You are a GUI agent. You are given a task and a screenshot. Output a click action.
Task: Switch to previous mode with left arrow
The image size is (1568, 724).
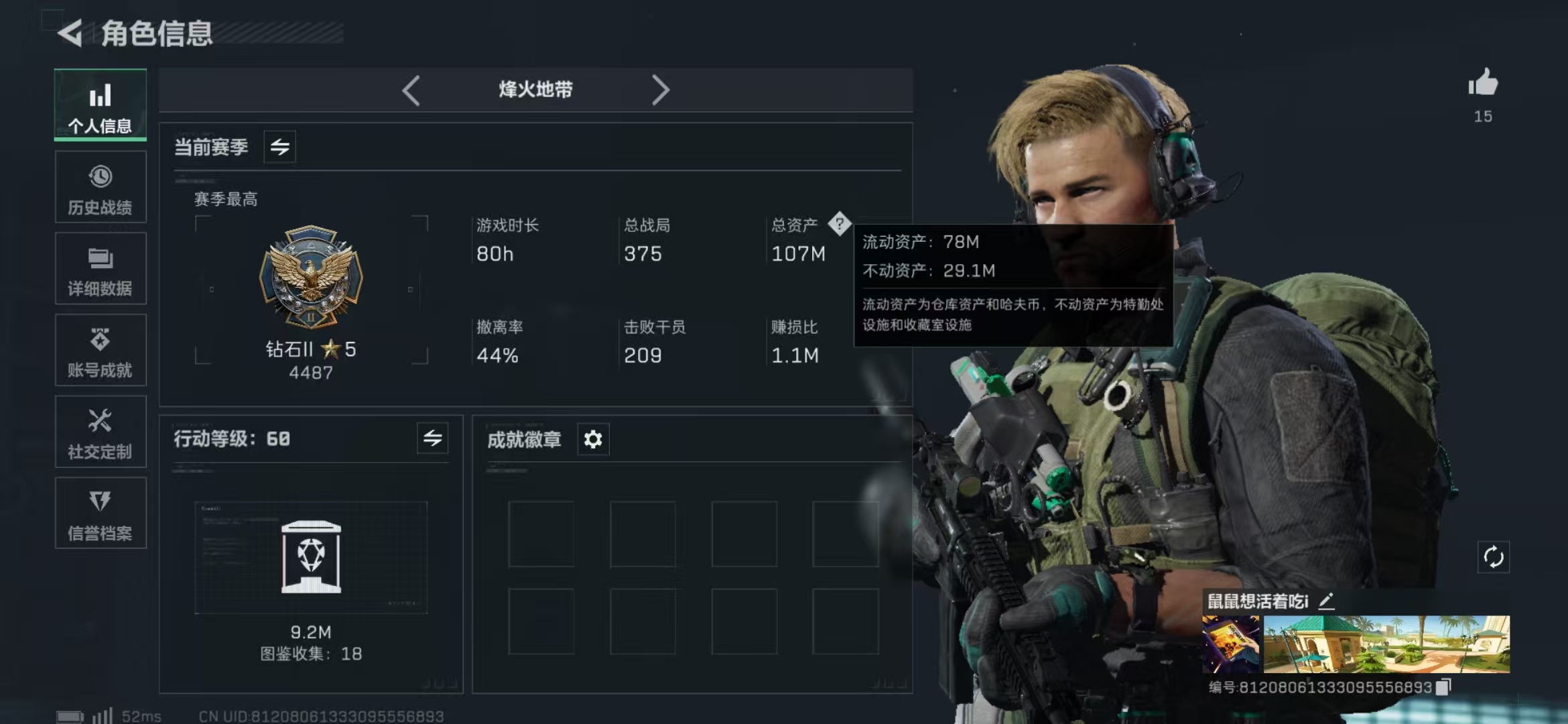pyautogui.click(x=411, y=89)
